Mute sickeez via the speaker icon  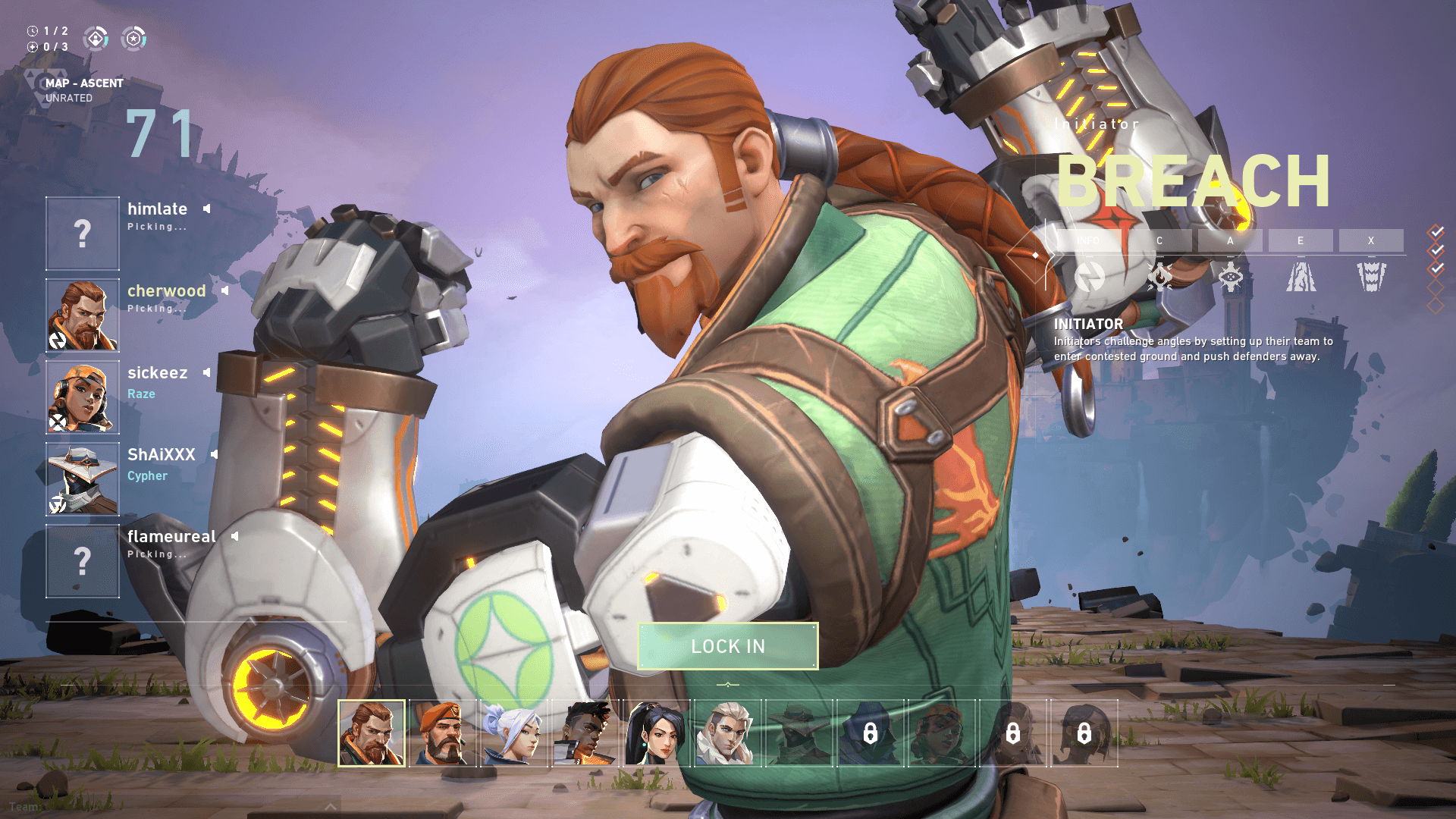pos(207,372)
